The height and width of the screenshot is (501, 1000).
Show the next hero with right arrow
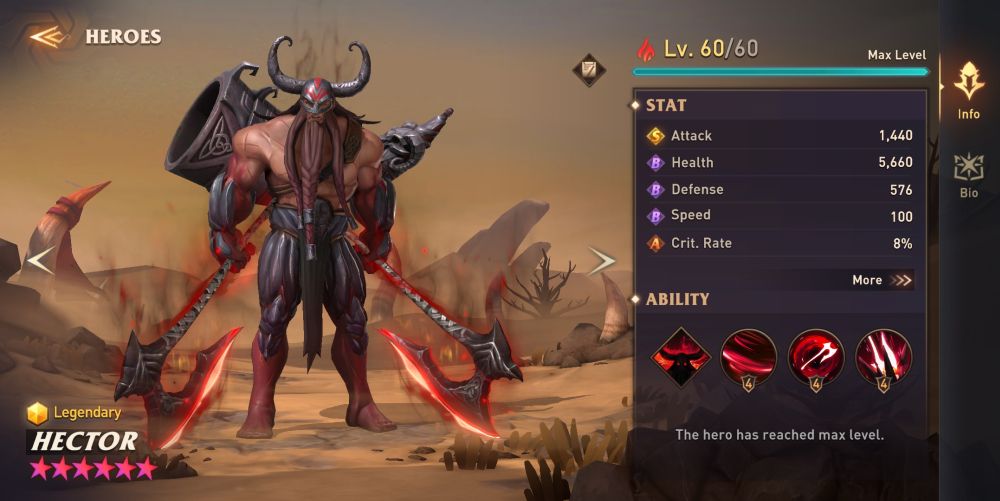(601, 261)
